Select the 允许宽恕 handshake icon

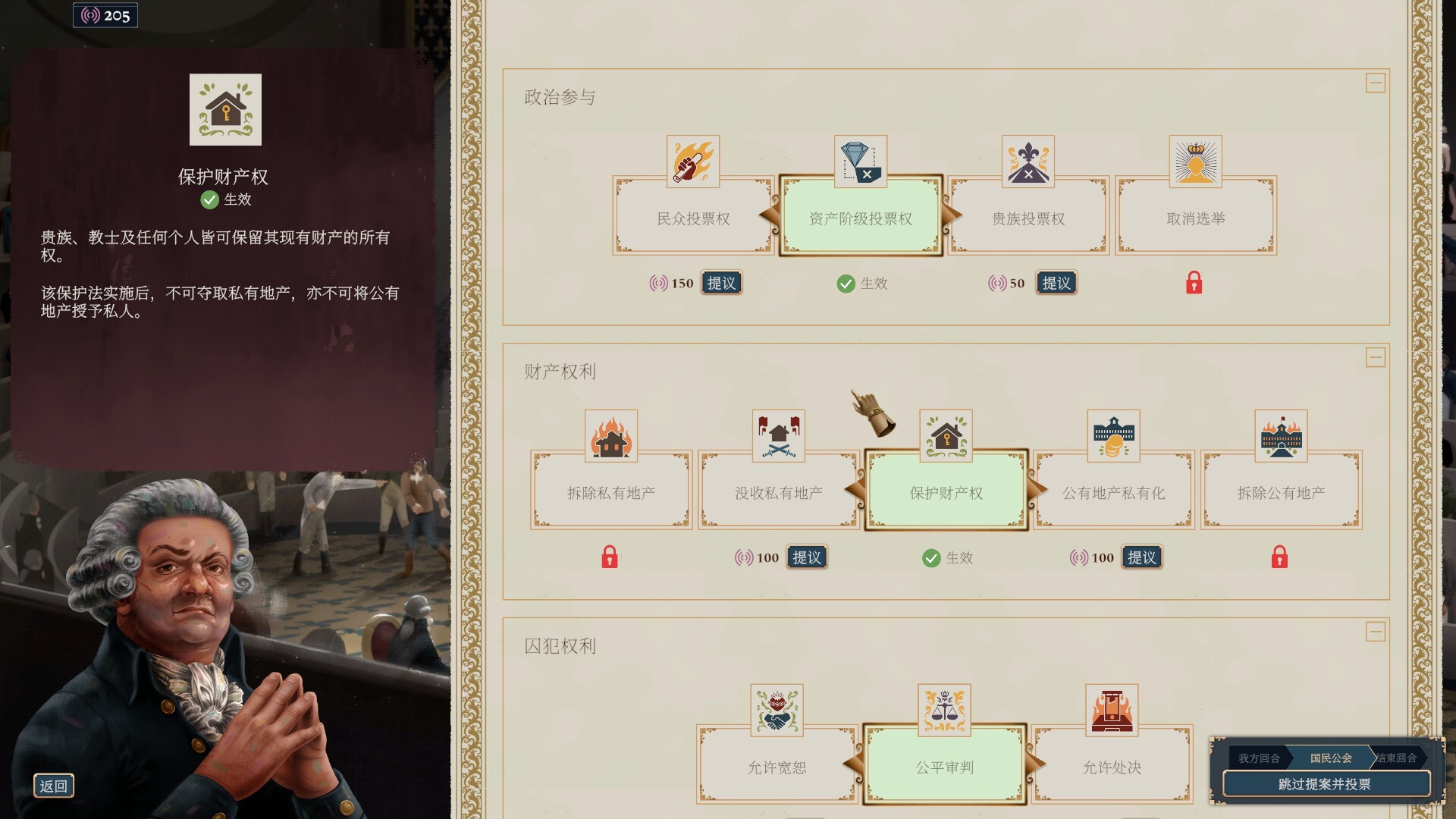777,710
